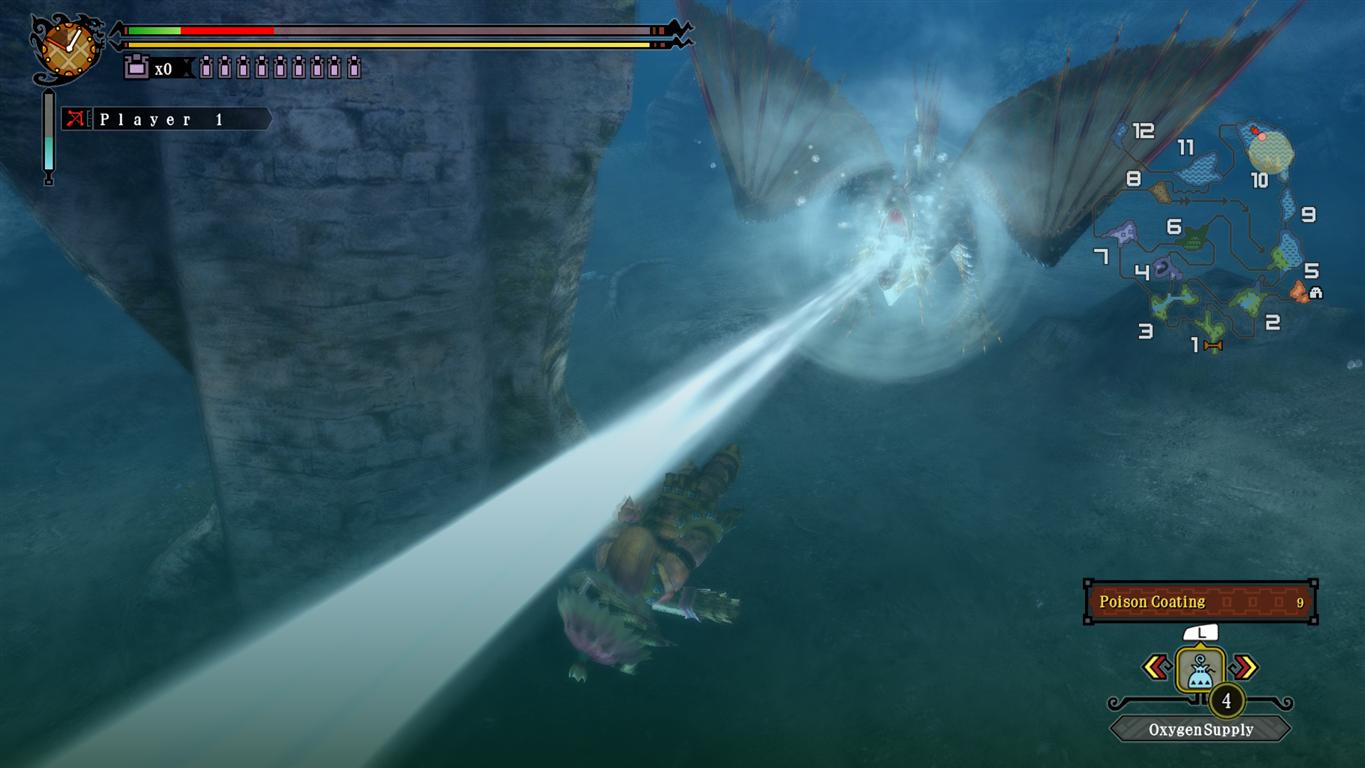Click area 10 on the minimap
Viewport: 1365px width, 768px height.
click(1261, 179)
